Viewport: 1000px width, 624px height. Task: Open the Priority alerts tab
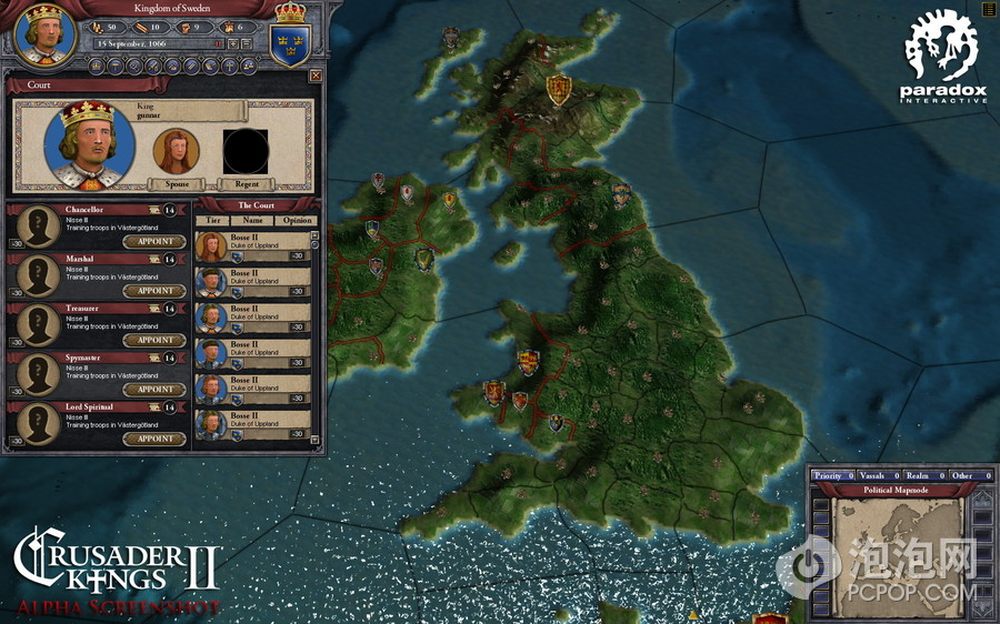click(829, 476)
